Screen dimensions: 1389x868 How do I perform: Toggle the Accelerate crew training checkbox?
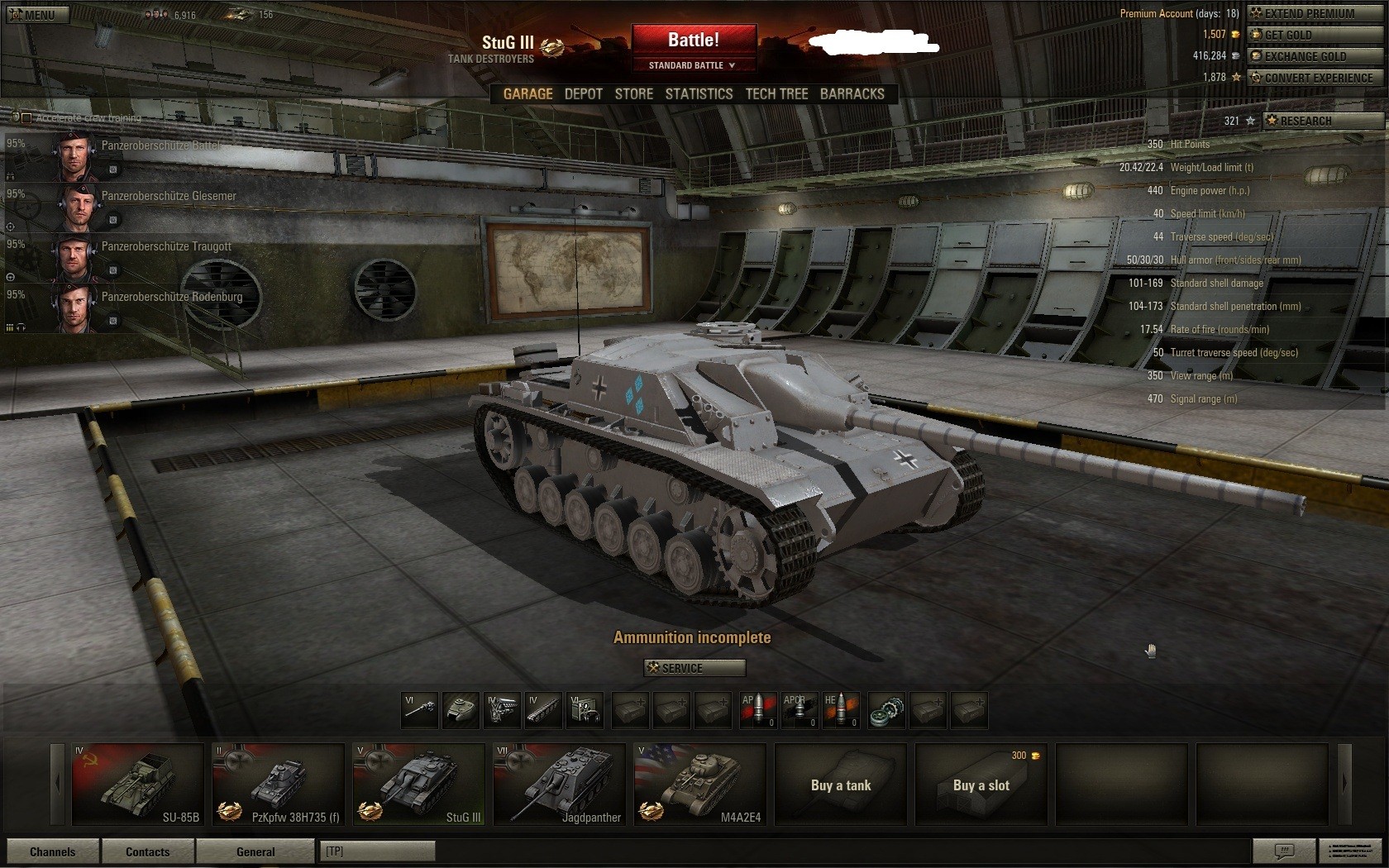click(26, 118)
